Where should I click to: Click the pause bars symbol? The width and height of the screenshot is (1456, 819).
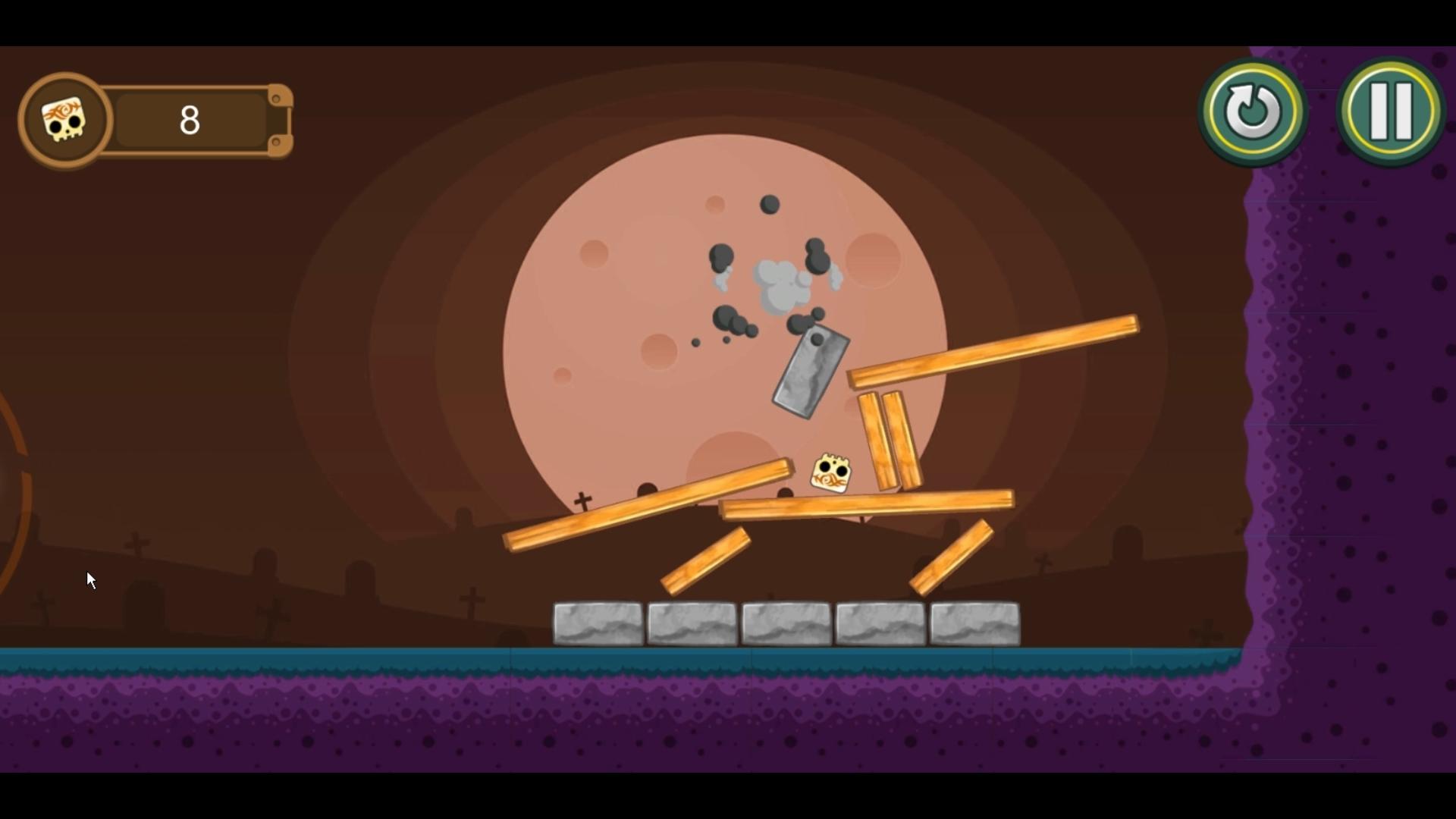coord(1390,110)
